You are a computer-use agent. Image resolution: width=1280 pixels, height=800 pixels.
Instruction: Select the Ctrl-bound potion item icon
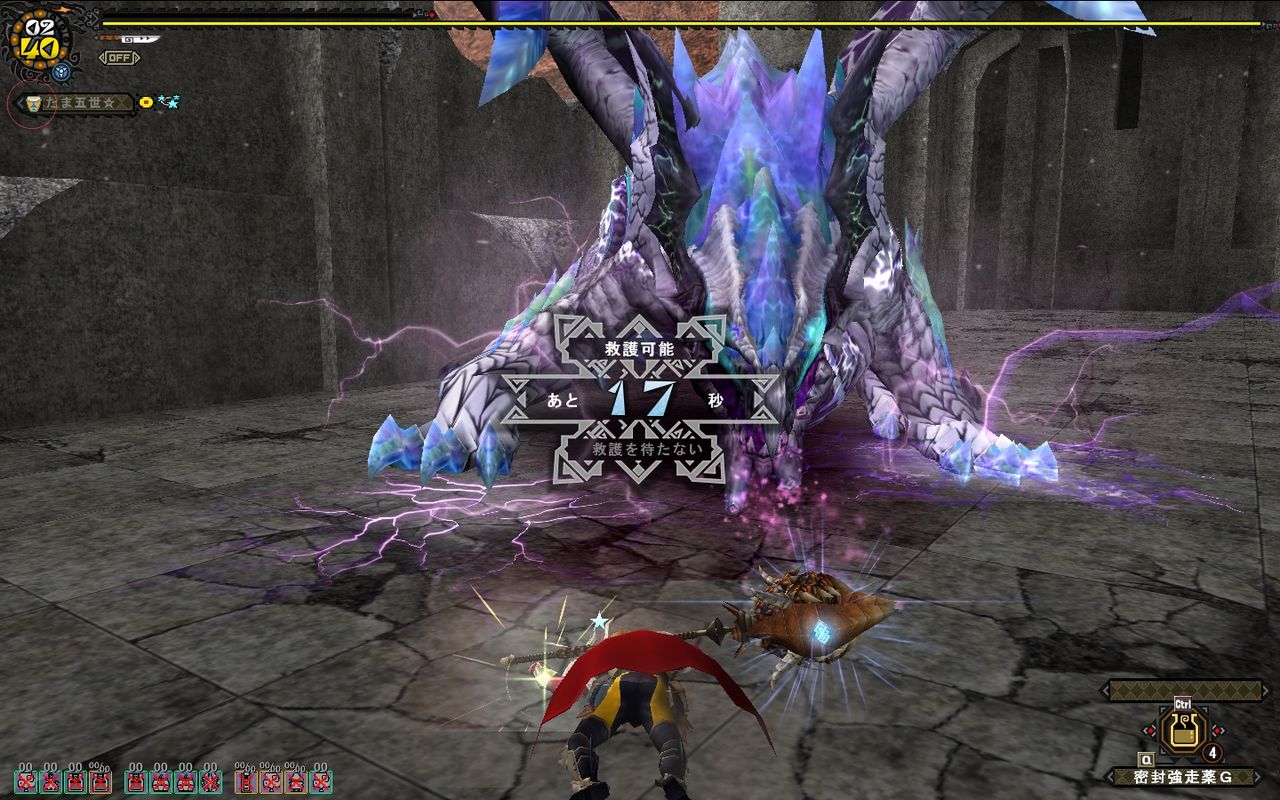pyautogui.click(x=1181, y=732)
